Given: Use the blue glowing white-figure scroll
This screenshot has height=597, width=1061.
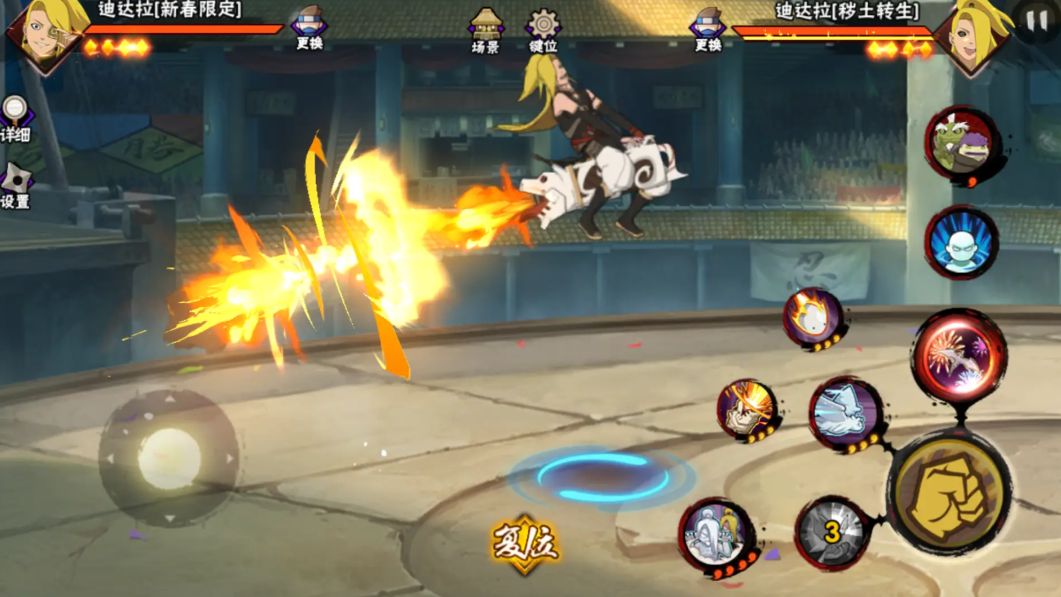Looking at the screenshot, I should point(961,242).
